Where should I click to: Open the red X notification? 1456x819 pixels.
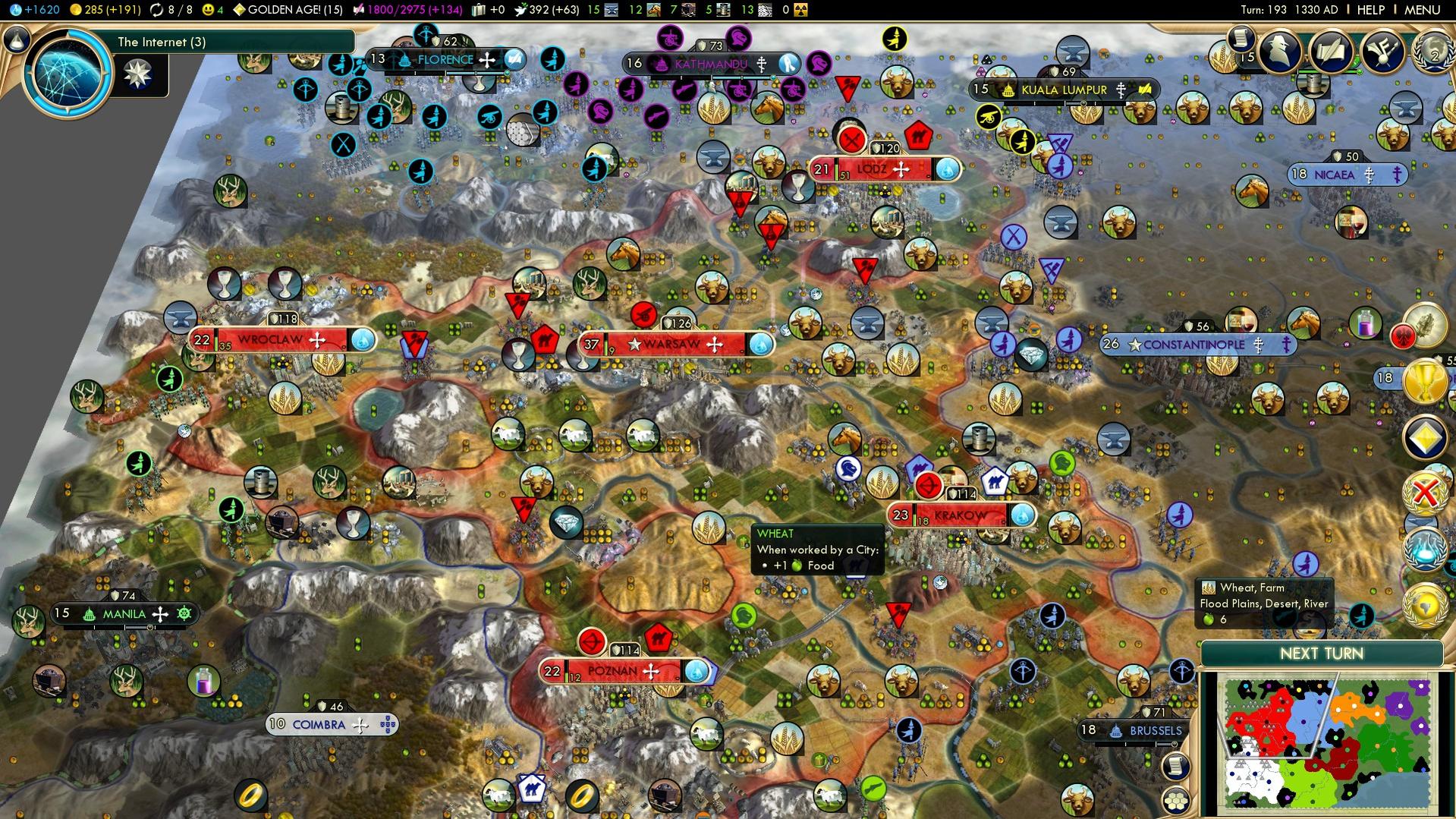(1425, 493)
